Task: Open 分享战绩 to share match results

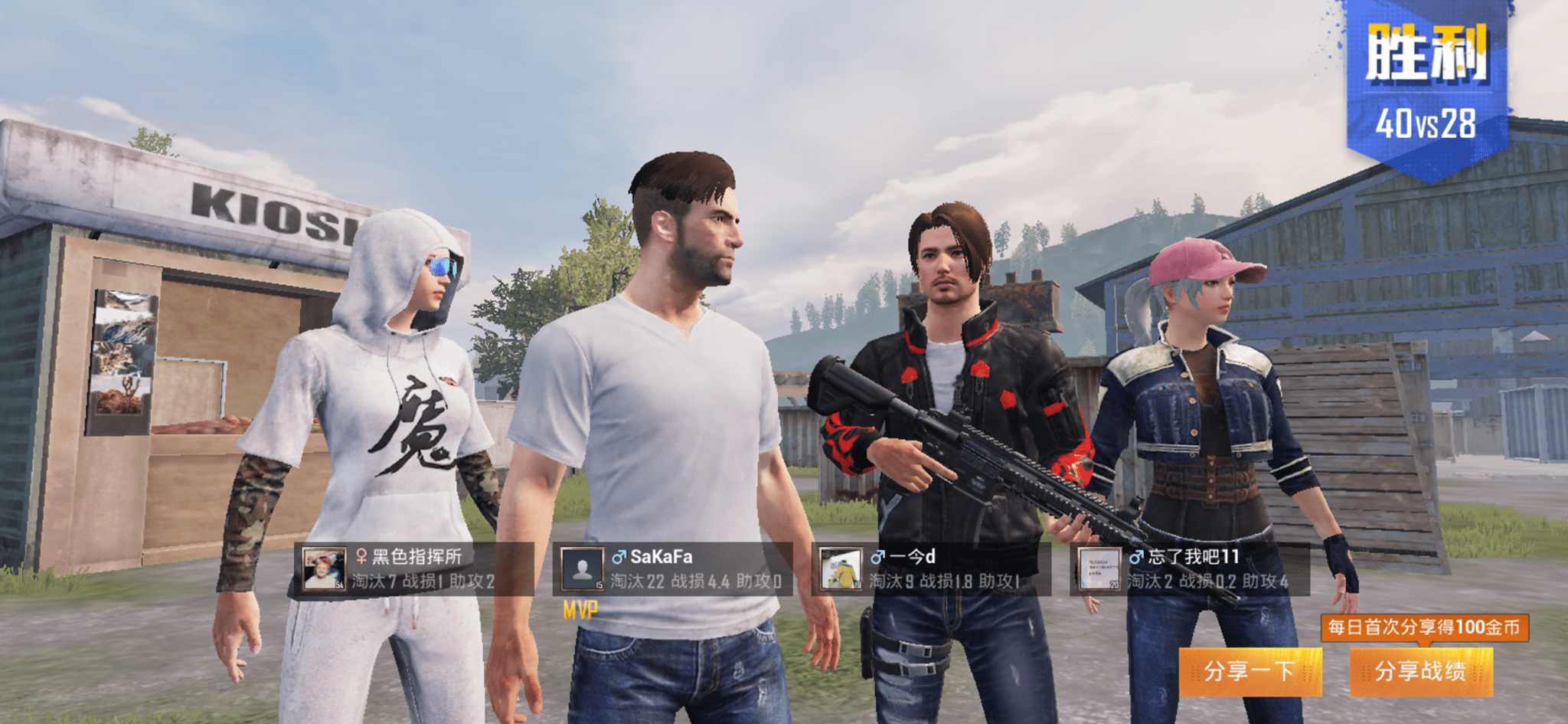Action: 1420,671
